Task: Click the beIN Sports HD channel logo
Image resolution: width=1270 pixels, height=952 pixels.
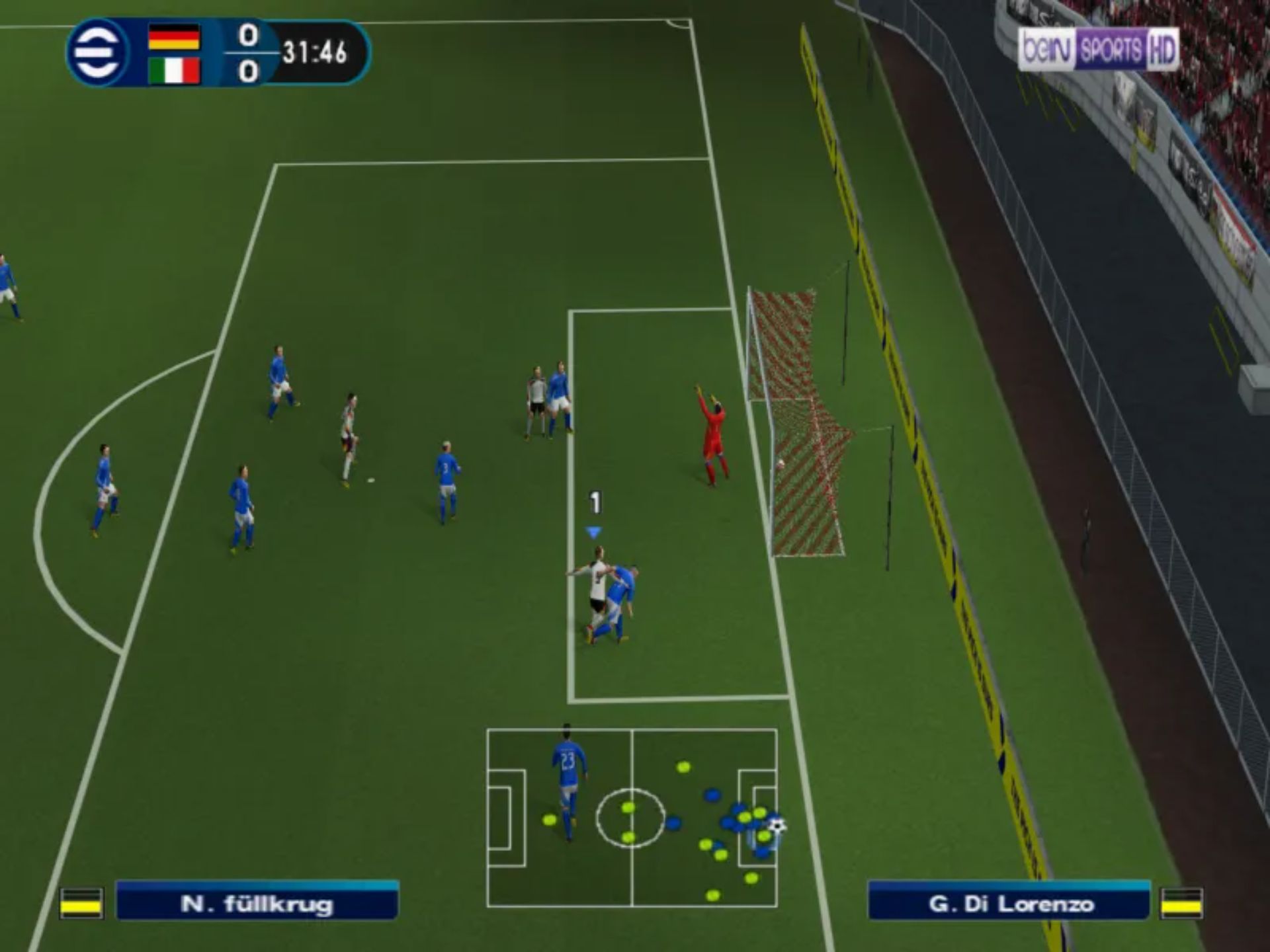Action: [1097, 49]
